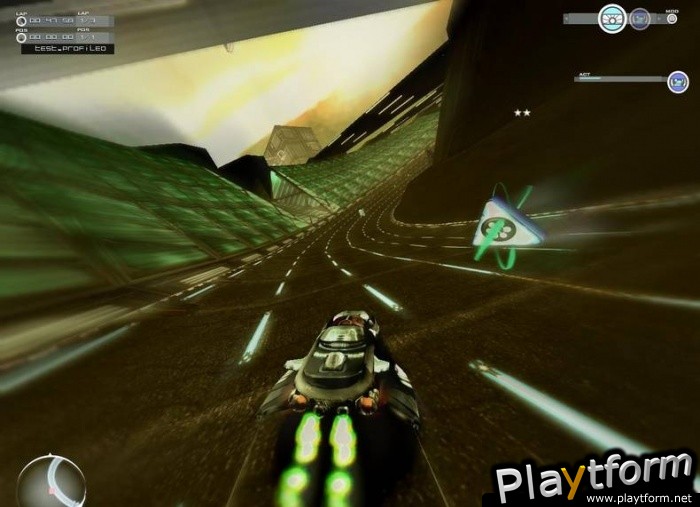
Task: Click the small MOD indicator circle
Action: point(671,21)
